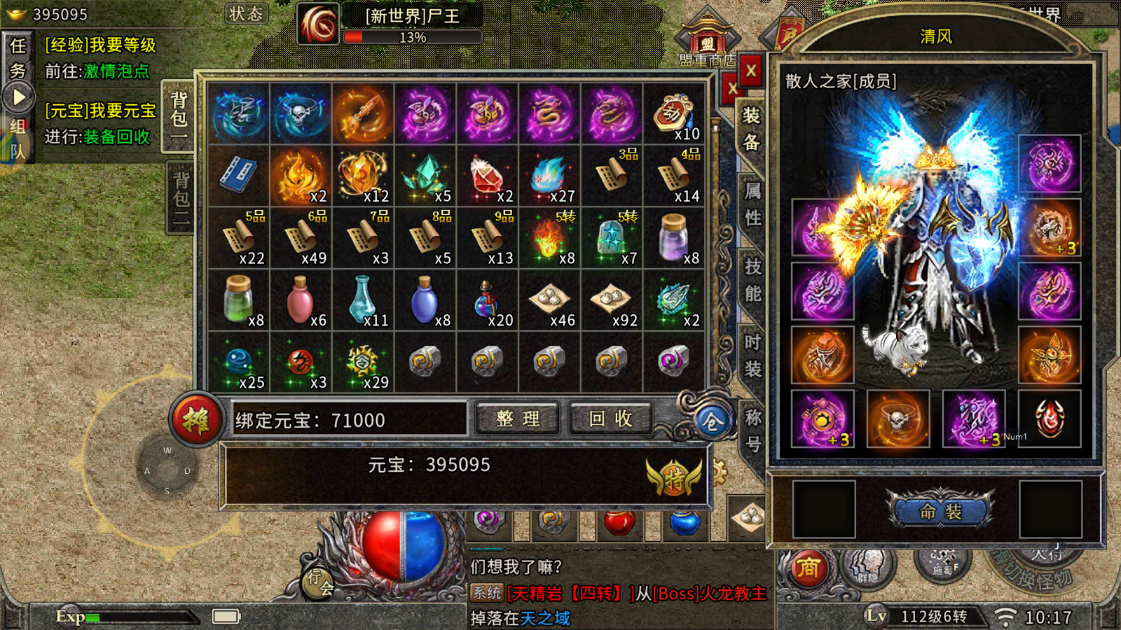The height and width of the screenshot is (630, 1121).
Task: Show the 时装 fashion tab
Action: click(x=752, y=356)
